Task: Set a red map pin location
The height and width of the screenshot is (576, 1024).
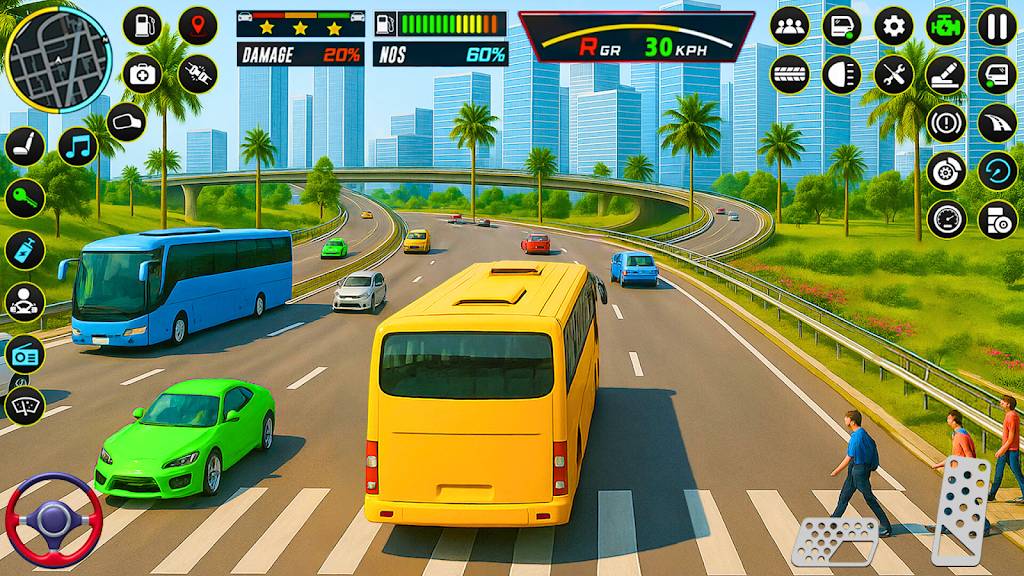Action: tap(197, 26)
